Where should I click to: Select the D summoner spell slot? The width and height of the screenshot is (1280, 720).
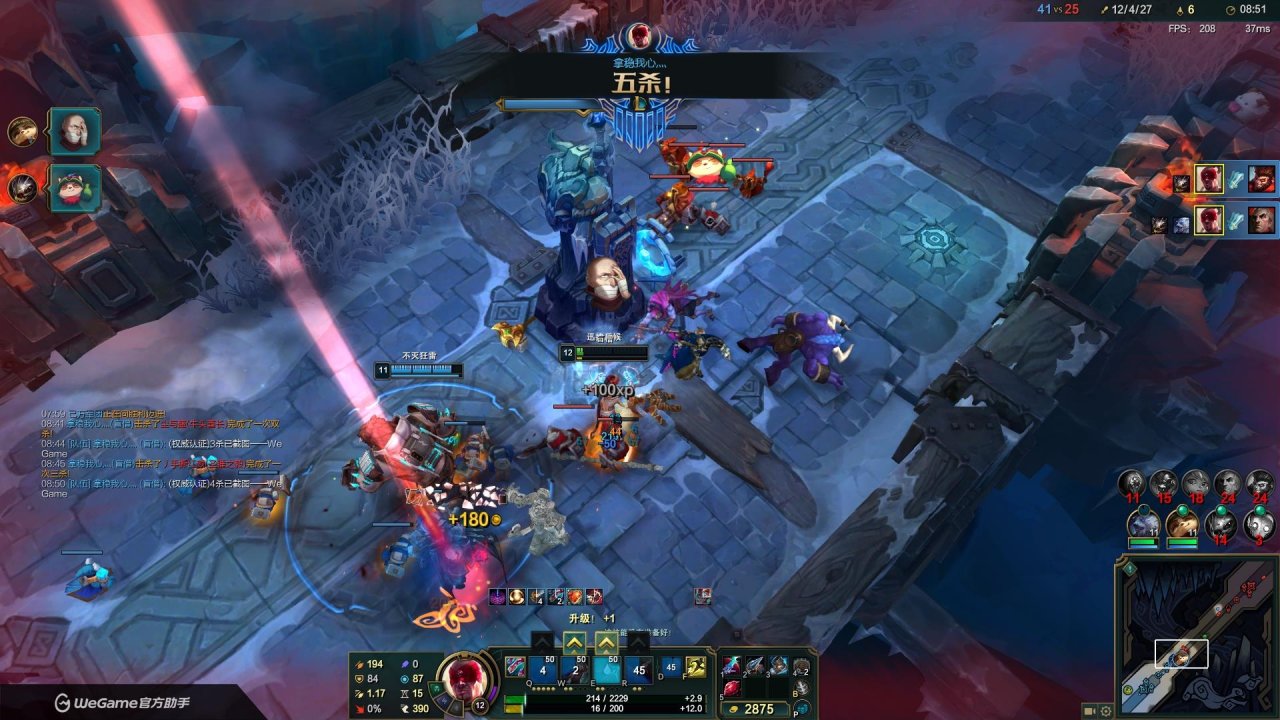click(671, 668)
